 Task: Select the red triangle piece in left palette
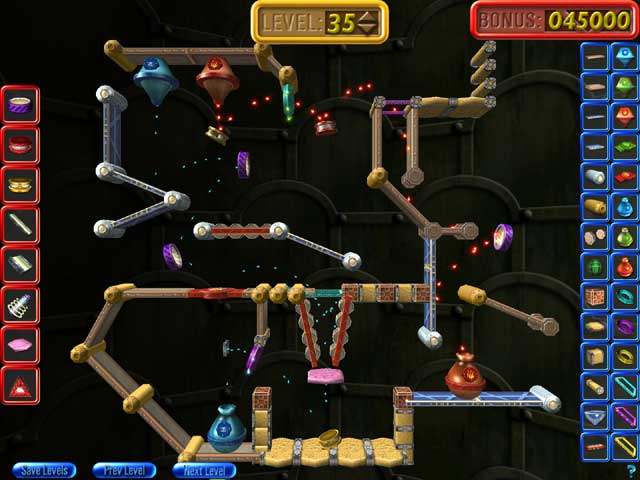pyautogui.click(x=20, y=384)
